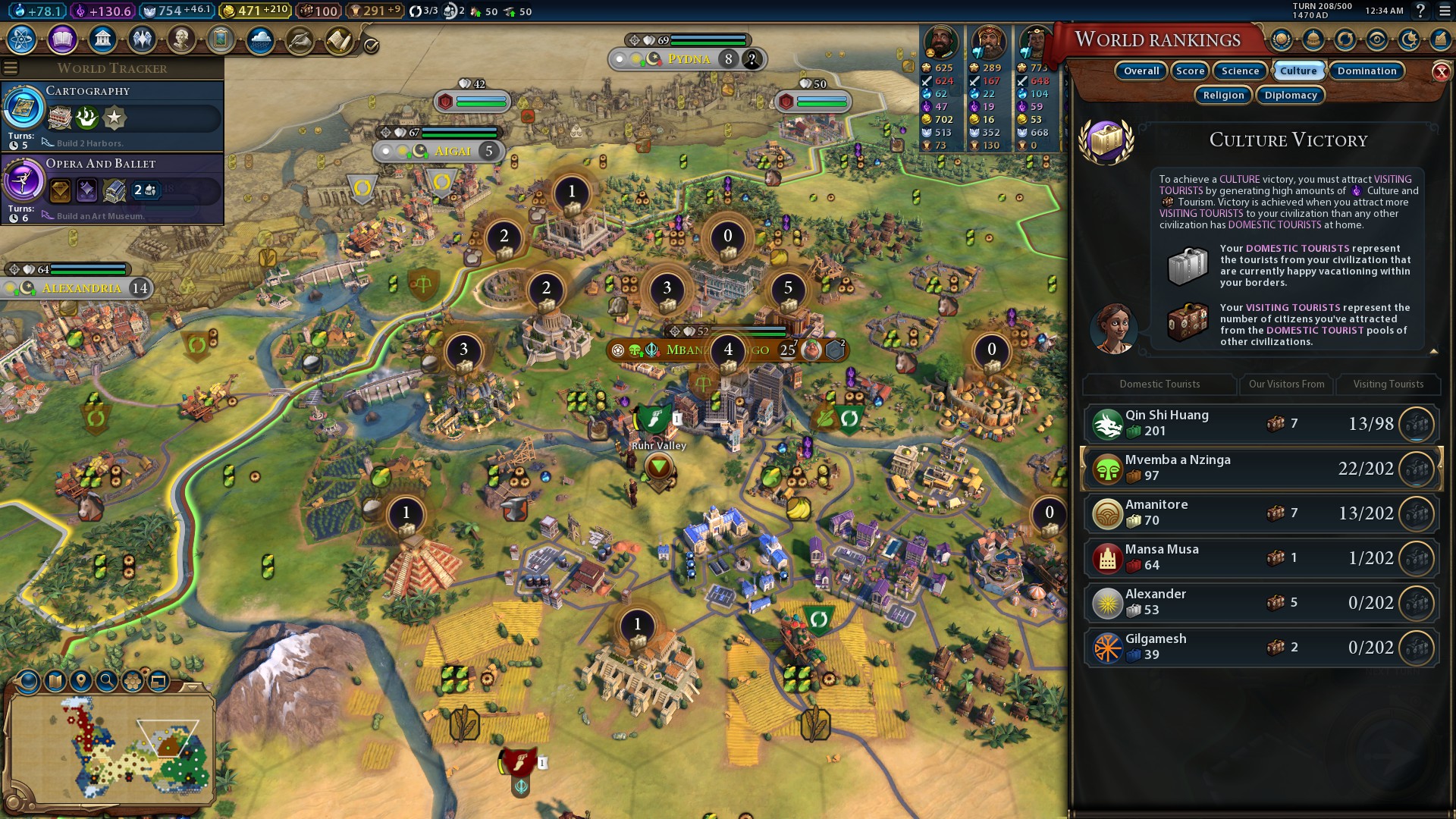Switch to the Religion victory tab
Screen dimensions: 1456x819
[1223, 96]
